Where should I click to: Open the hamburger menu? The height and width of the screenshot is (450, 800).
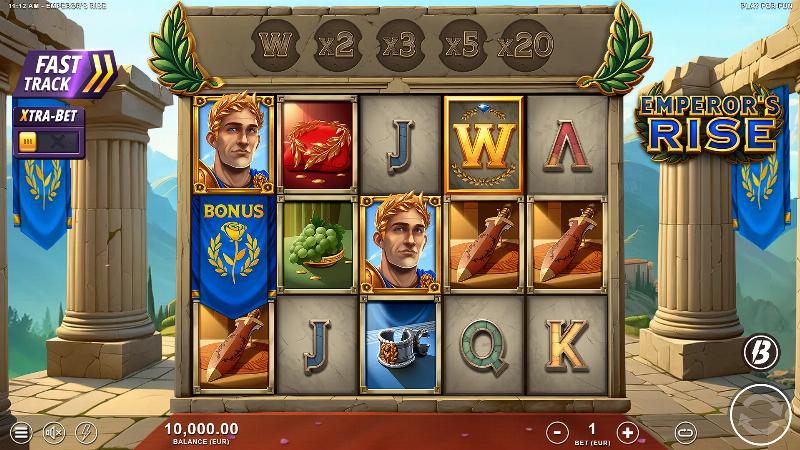point(19,433)
